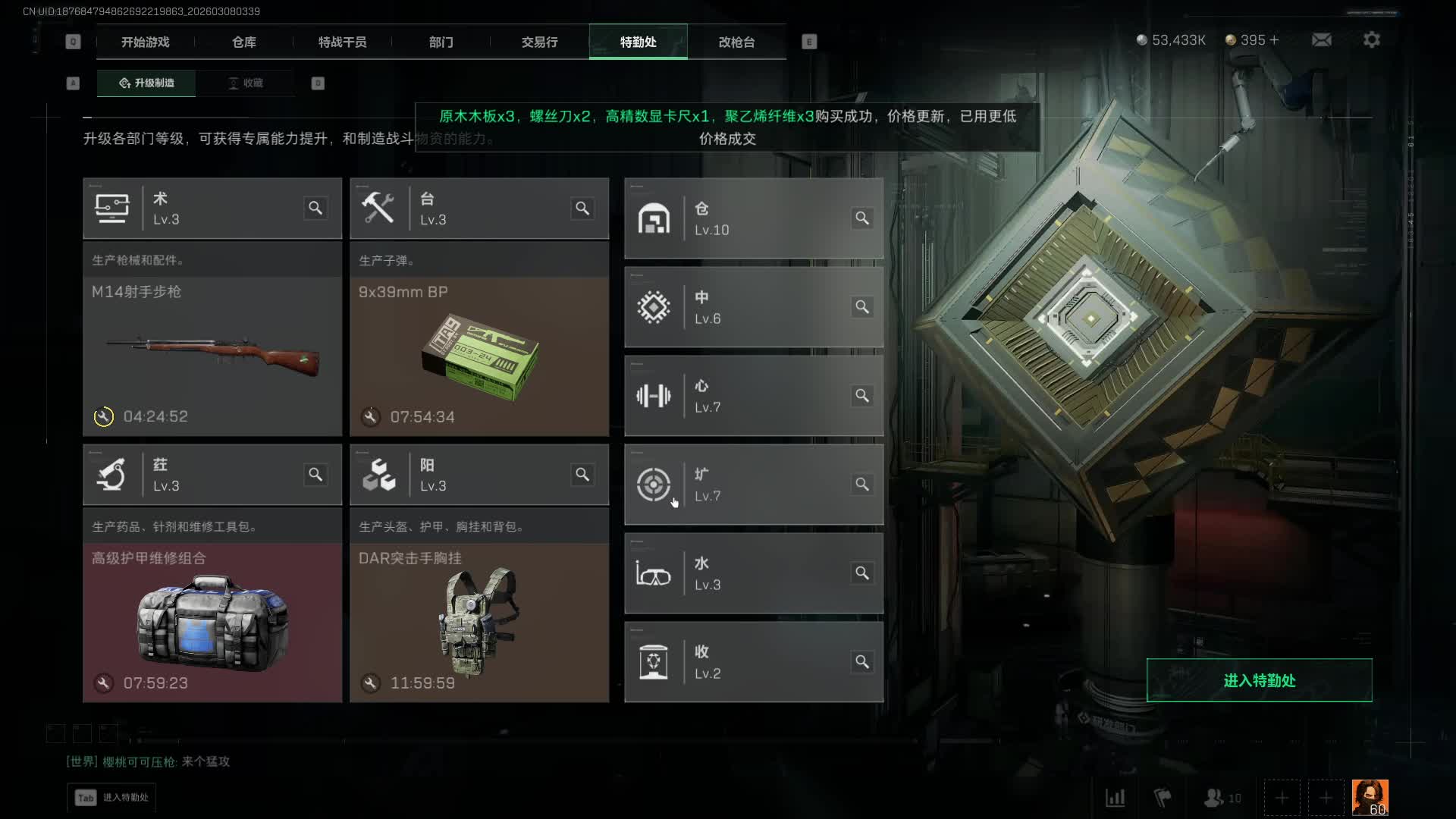Open the mail envelope icon
Image resolution: width=1456 pixels, height=819 pixels.
pos(1321,40)
